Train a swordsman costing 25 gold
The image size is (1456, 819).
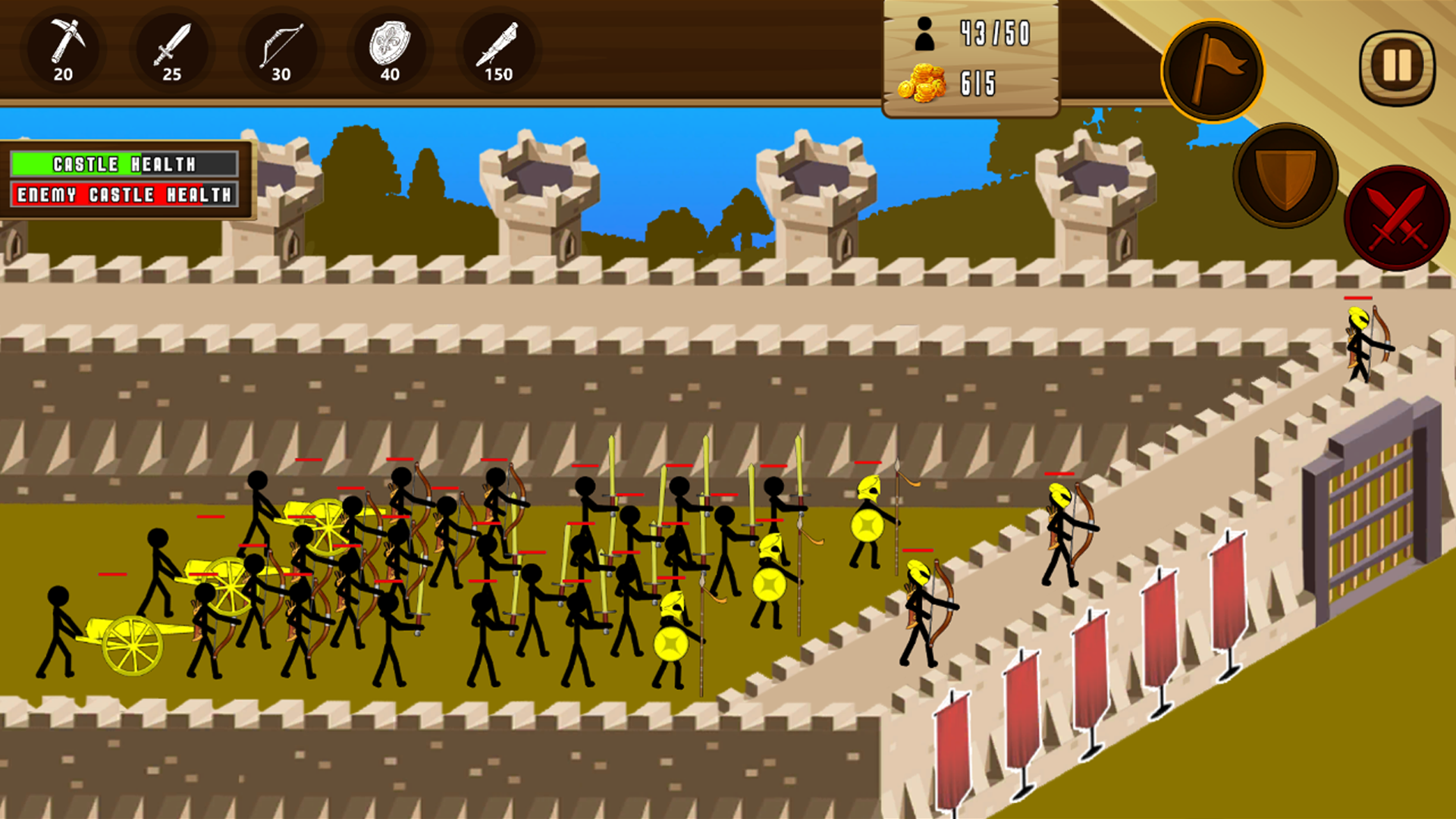[x=173, y=49]
